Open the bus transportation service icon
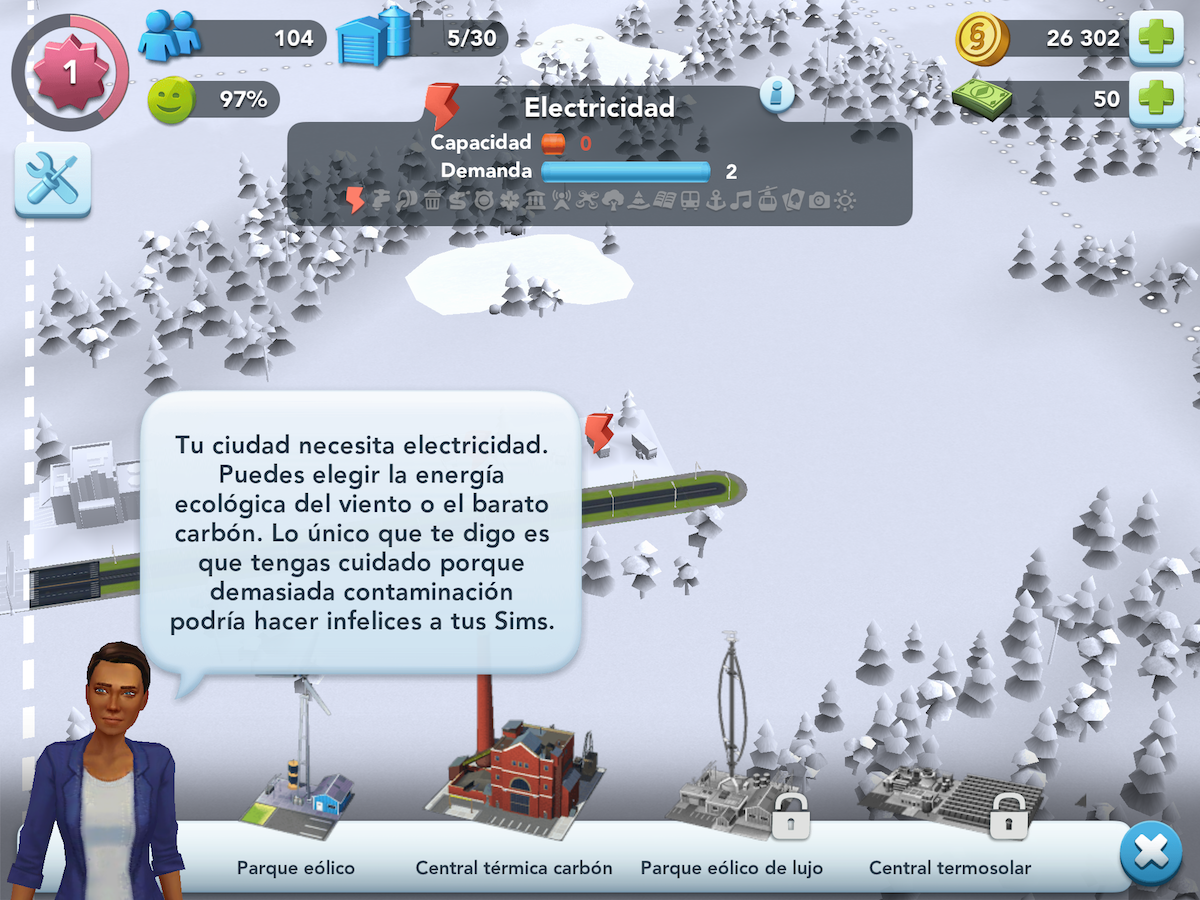Viewport: 1200px width, 900px height. pyautogui.click(x=690, y=201)
